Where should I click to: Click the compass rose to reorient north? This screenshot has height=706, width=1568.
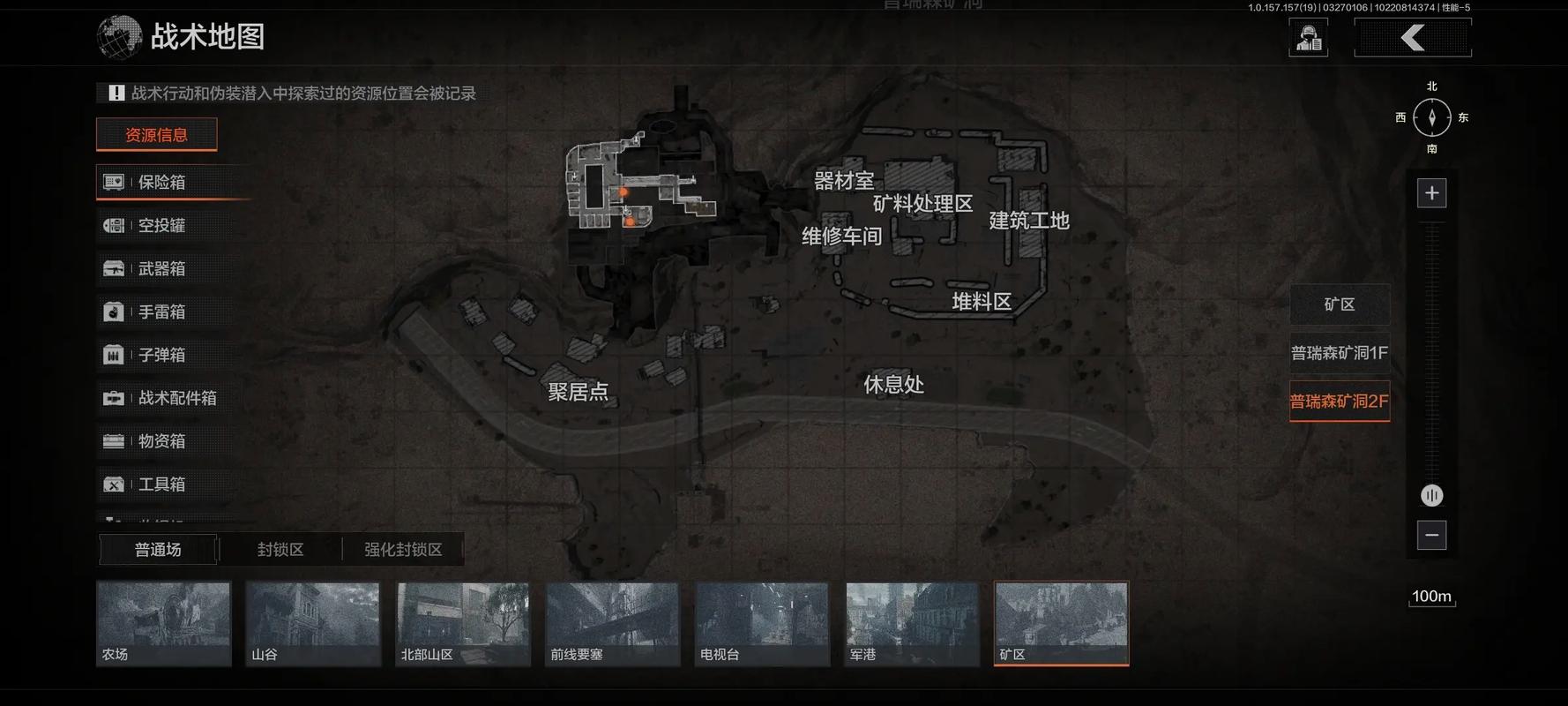pyautogui.click(x=1431, y=116)
